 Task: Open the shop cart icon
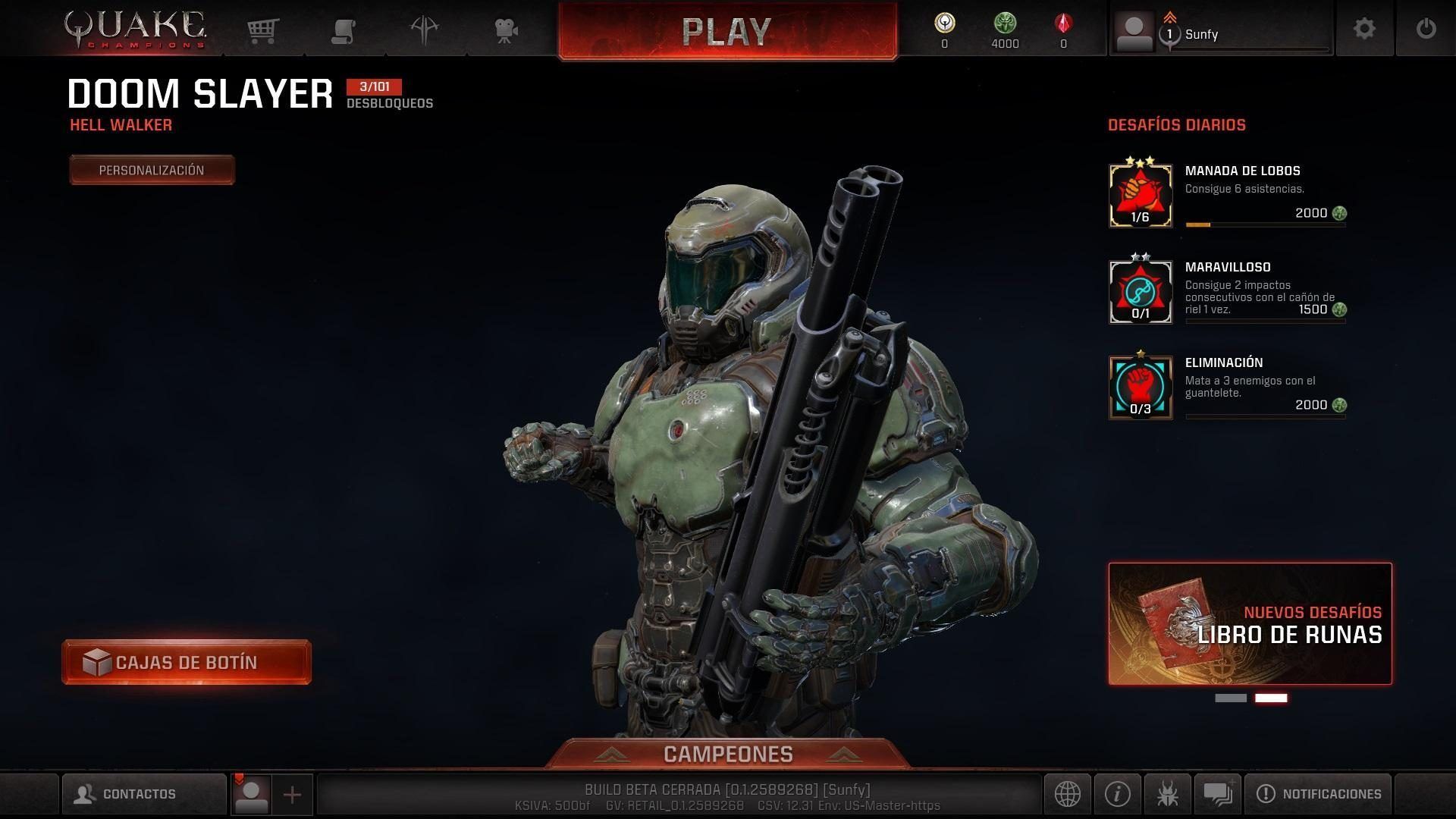262,30
